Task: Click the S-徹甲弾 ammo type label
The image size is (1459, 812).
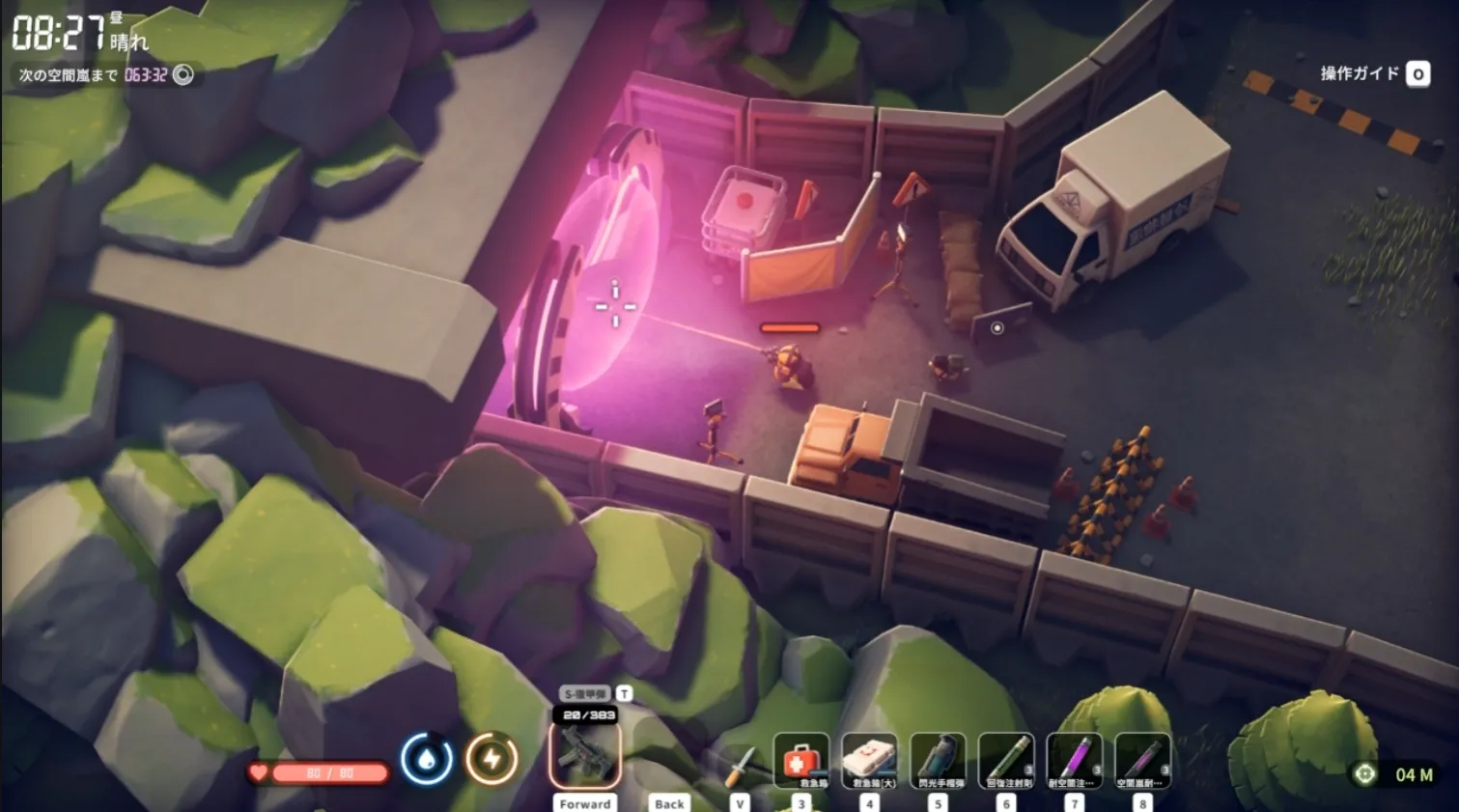Action: click(585, 693)
